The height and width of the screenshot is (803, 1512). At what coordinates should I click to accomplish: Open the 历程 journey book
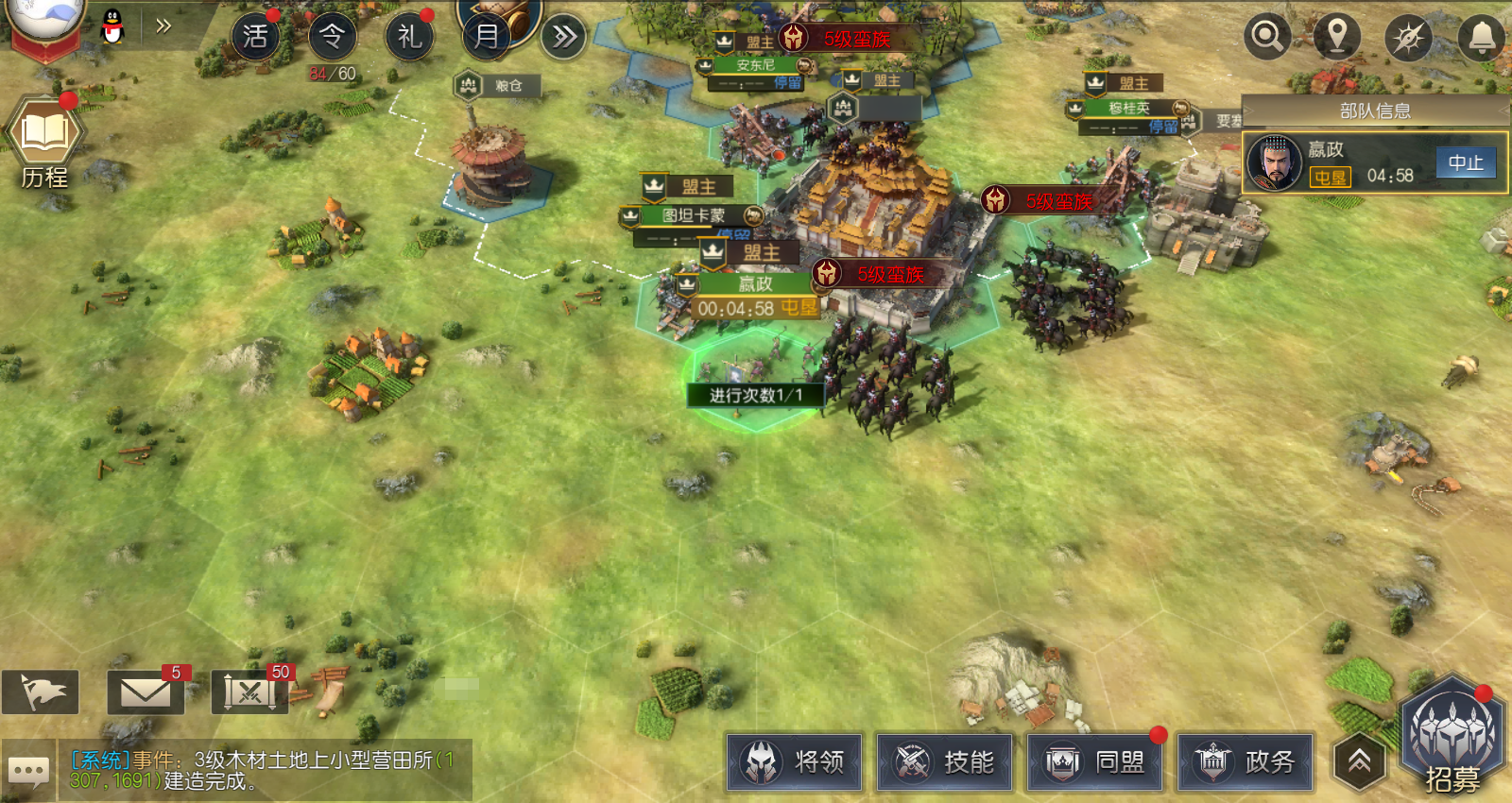(x=43, y=140)
